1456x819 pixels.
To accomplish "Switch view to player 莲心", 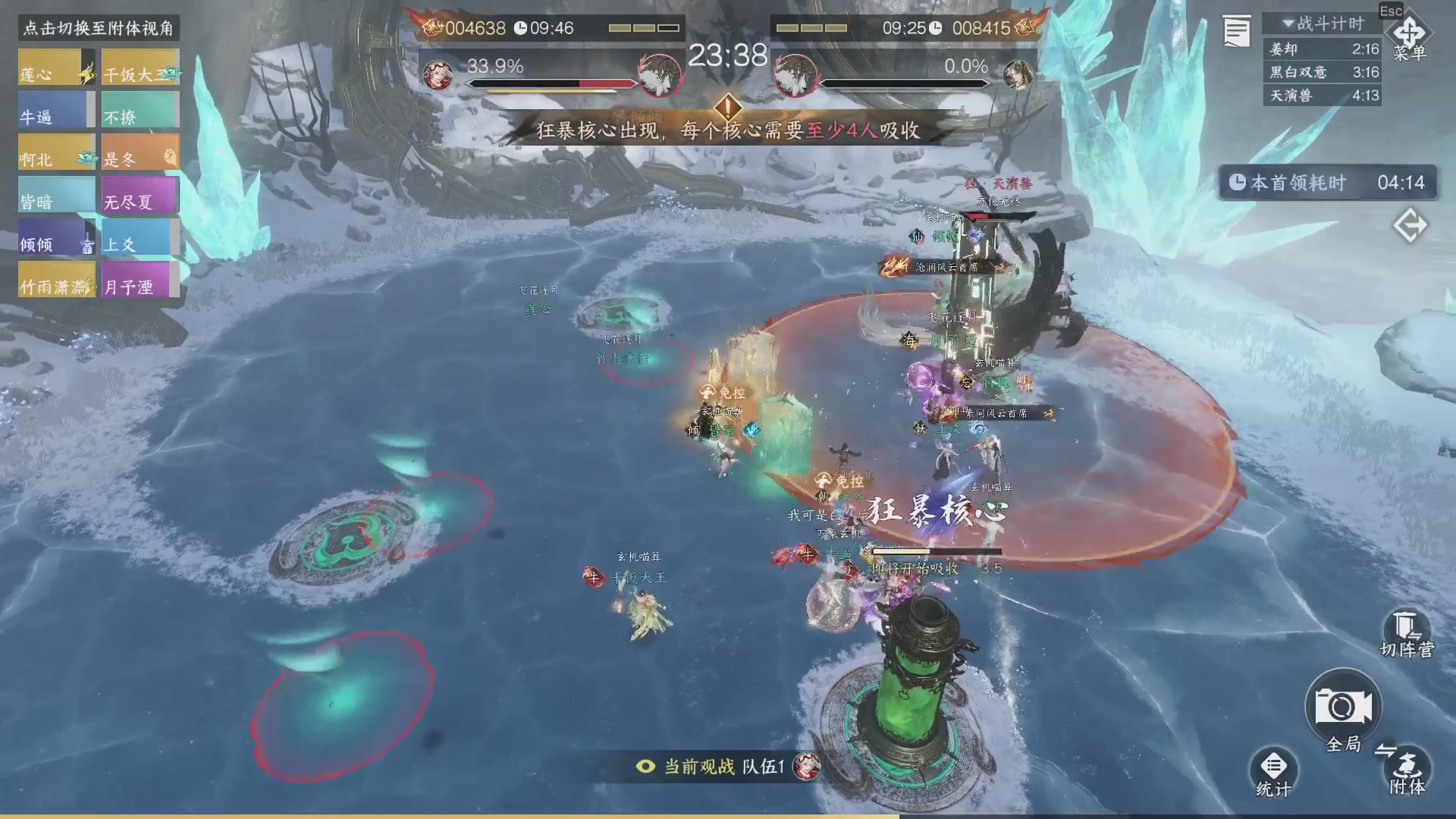I will [56, 68].
